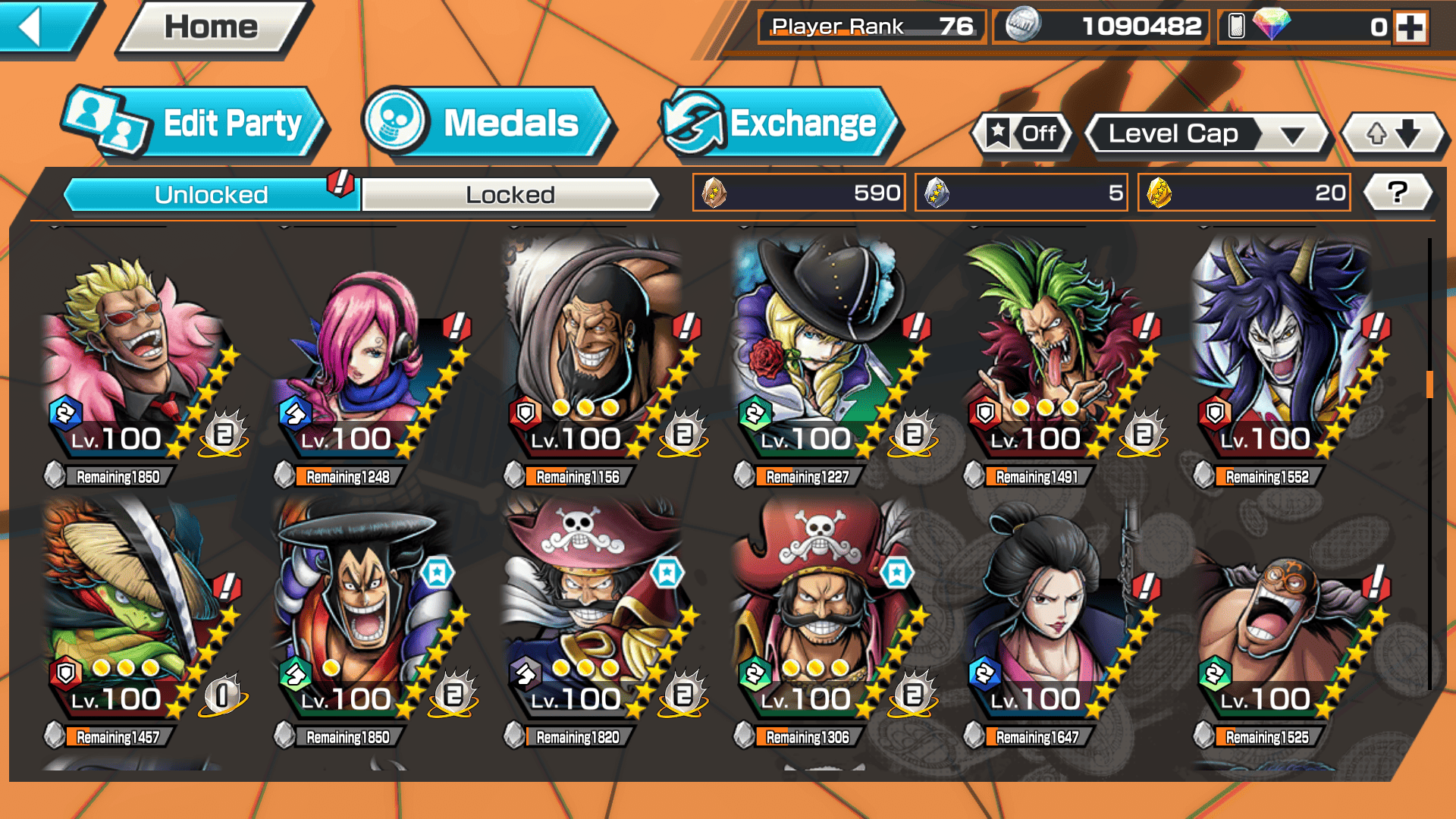Toggle the favorites star filter Off
Viewport: 1456px width, 819px height.
(1022, 134)
